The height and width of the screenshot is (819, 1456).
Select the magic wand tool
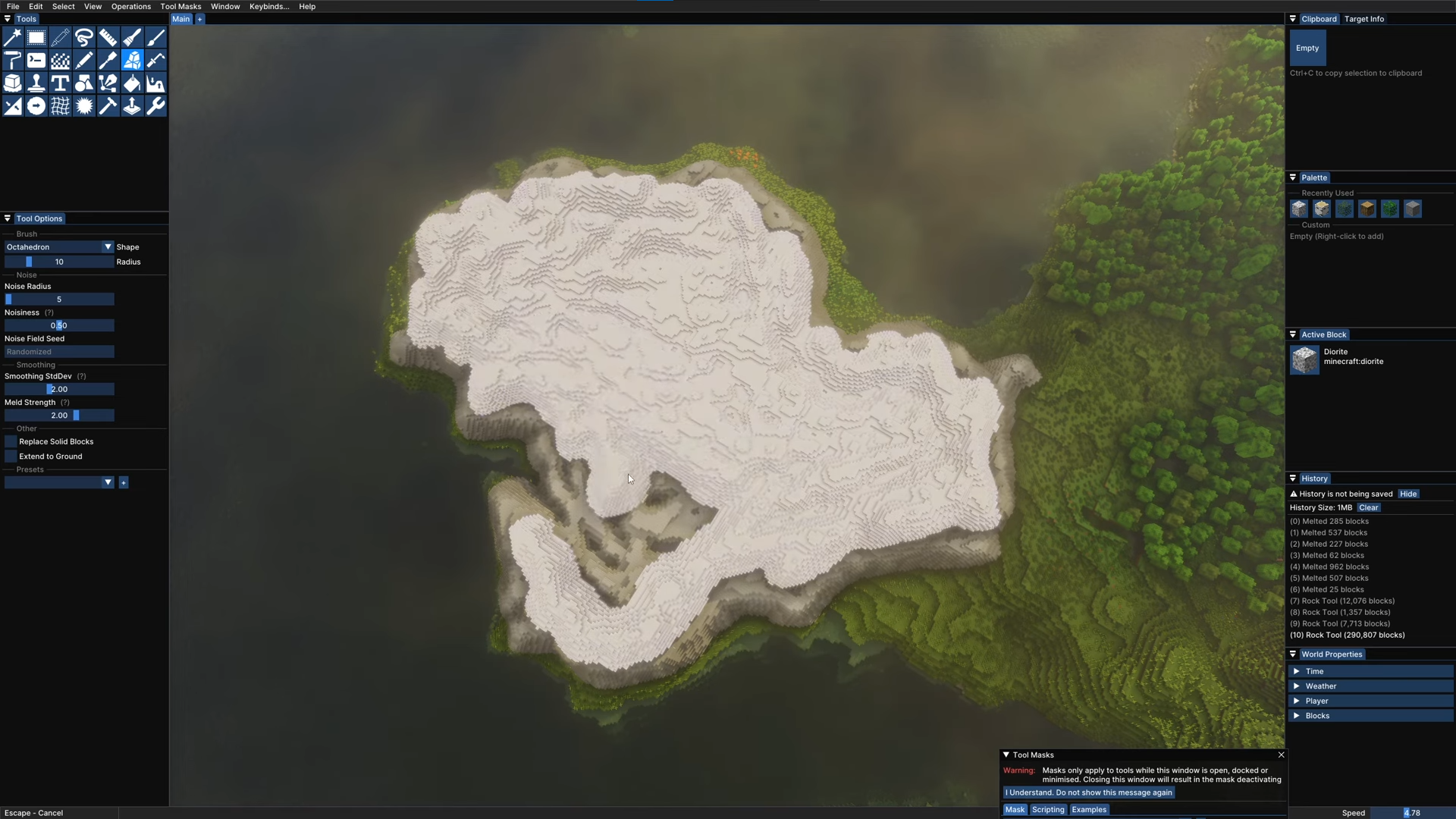(x=13, y=37)
